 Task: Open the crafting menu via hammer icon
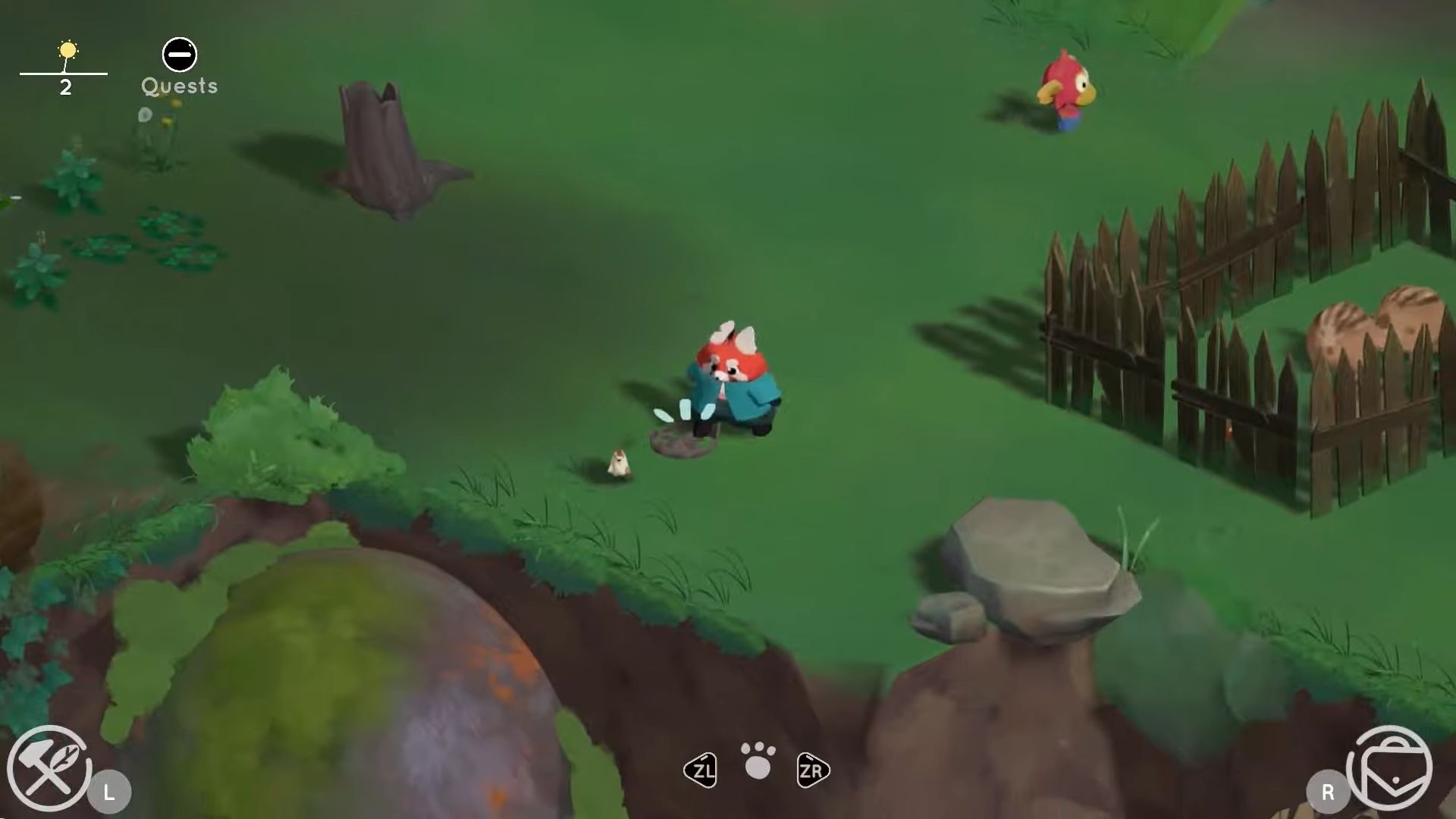pyautogui.click(x=49, y=768)
